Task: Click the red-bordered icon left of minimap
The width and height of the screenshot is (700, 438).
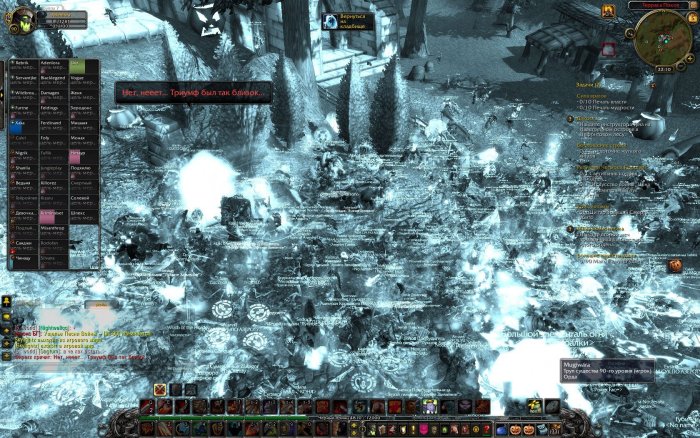Action: pos(607,49)
